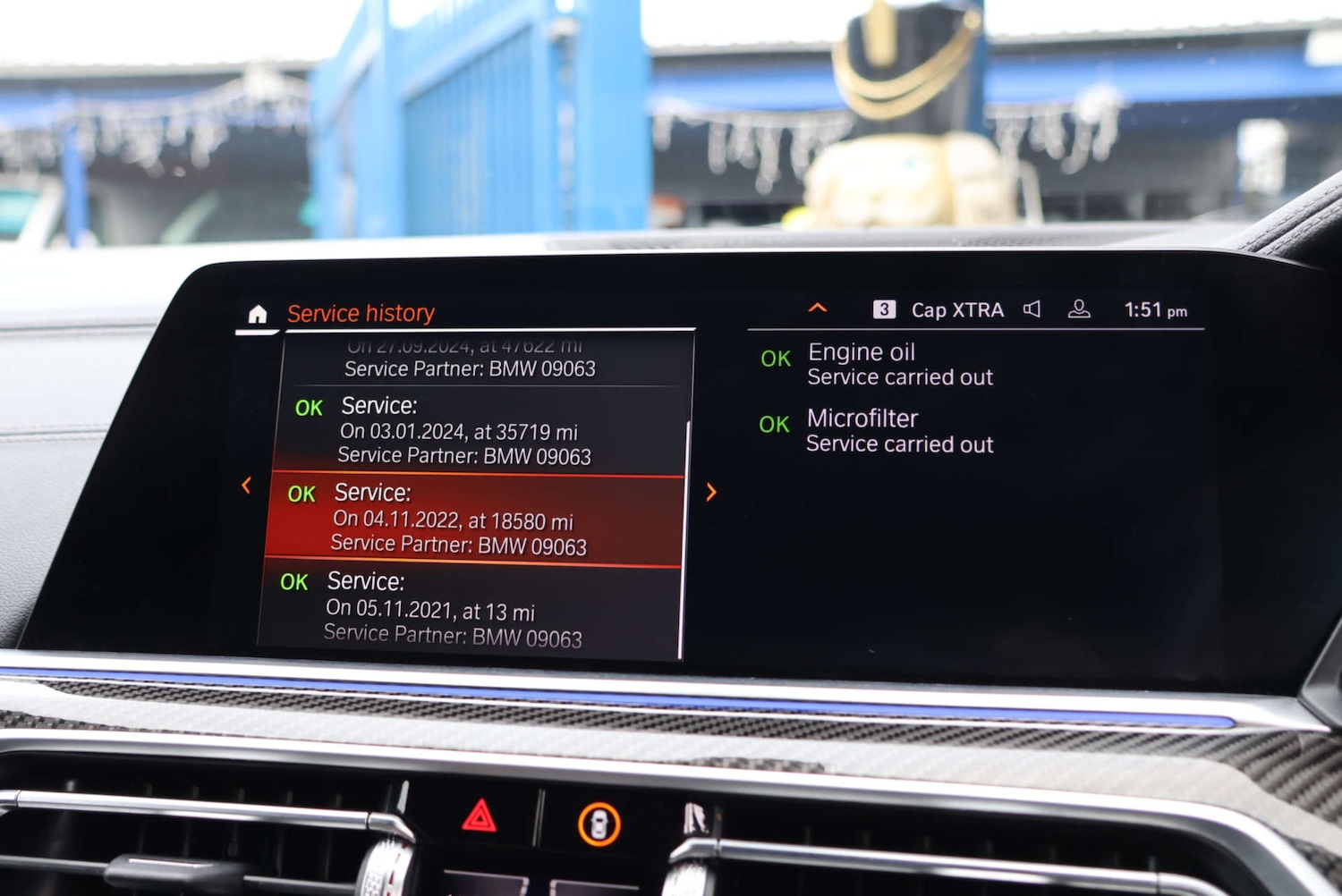1342x896 pixels.
Task: Mute audio with the speaker icon
Action: click(x=1032, y=309)
